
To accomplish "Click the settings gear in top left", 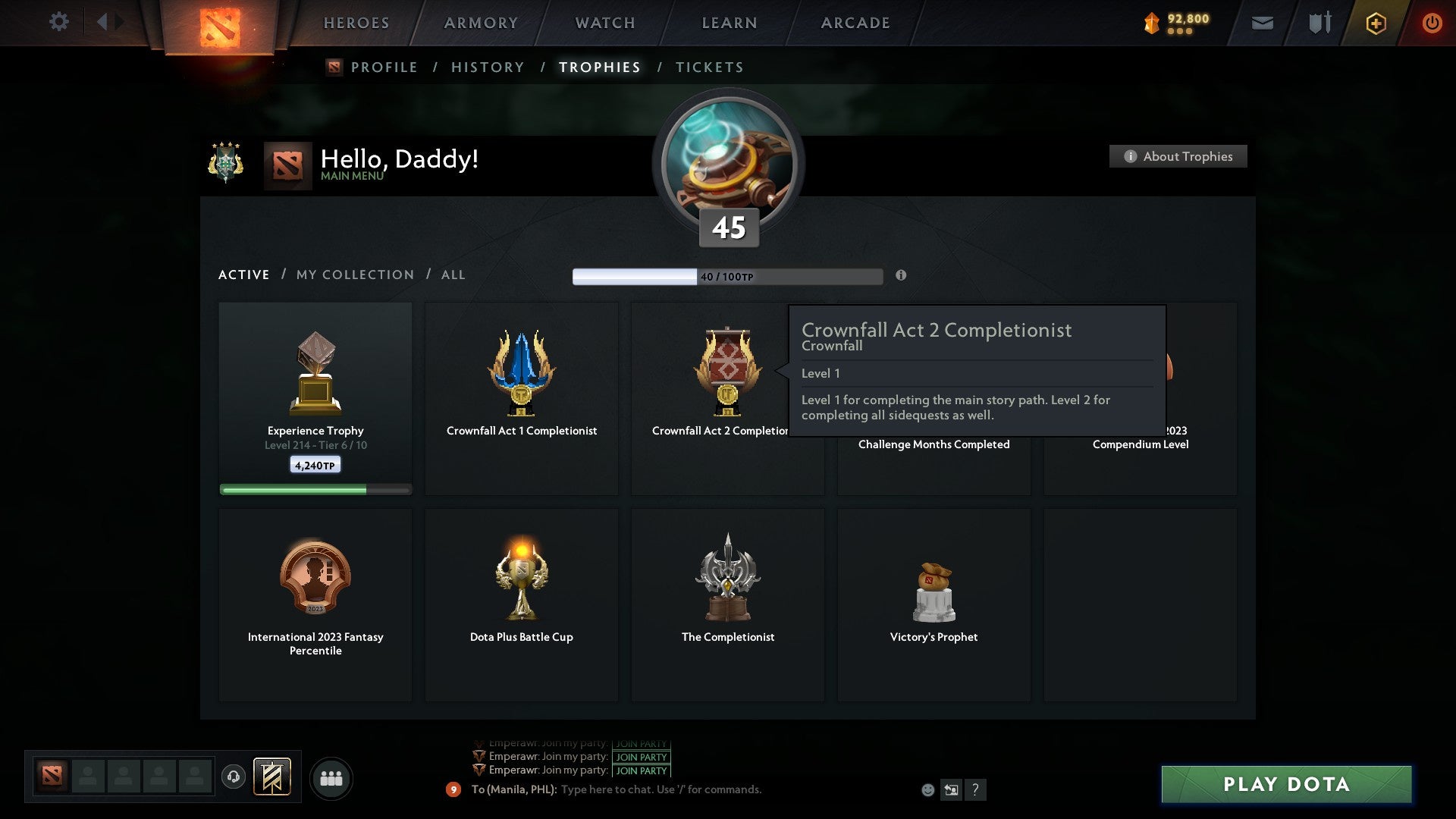I will [x=58, y=23].
